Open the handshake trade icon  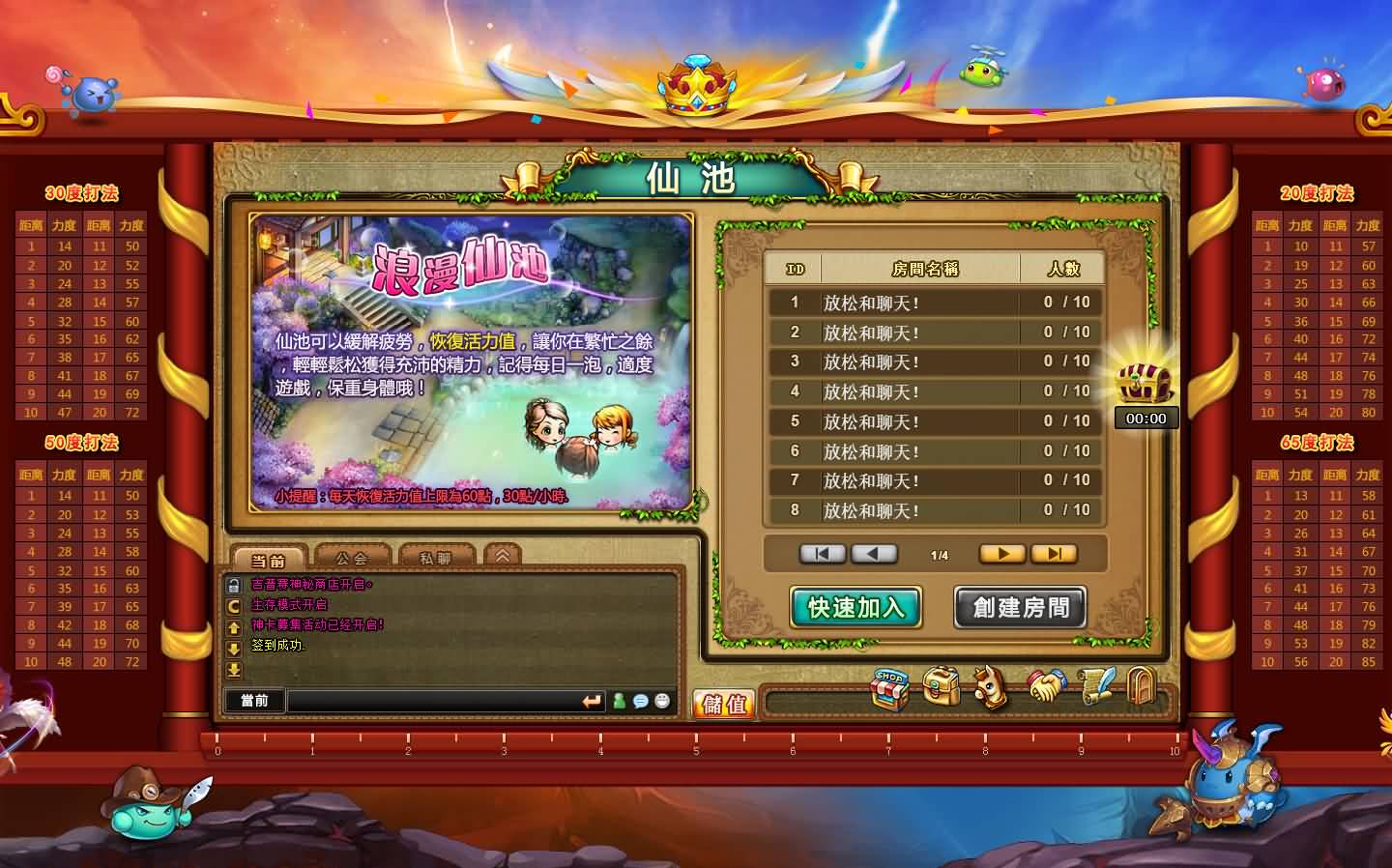coord(1047,687)
